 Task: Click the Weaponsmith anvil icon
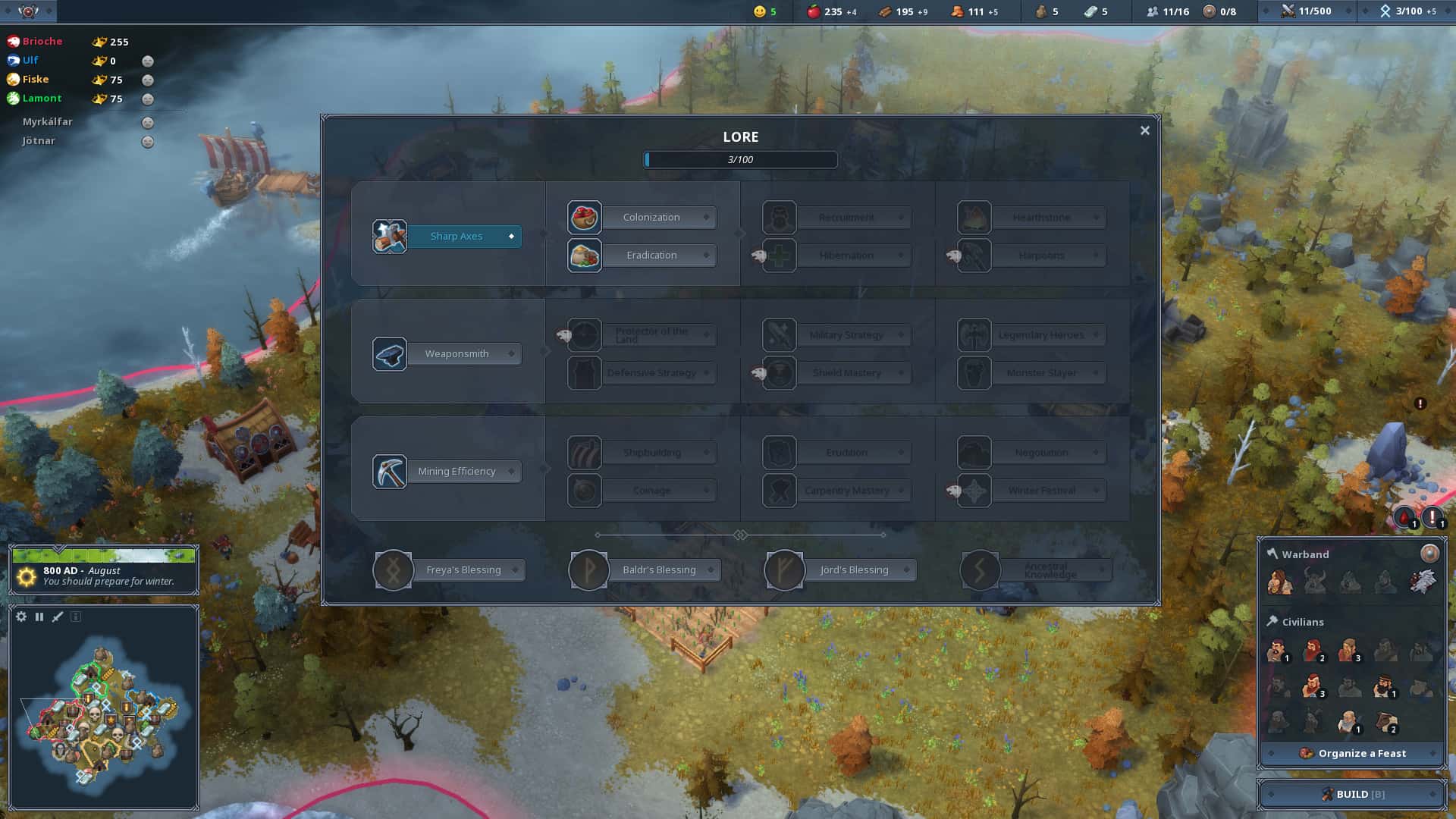point(389,353)
